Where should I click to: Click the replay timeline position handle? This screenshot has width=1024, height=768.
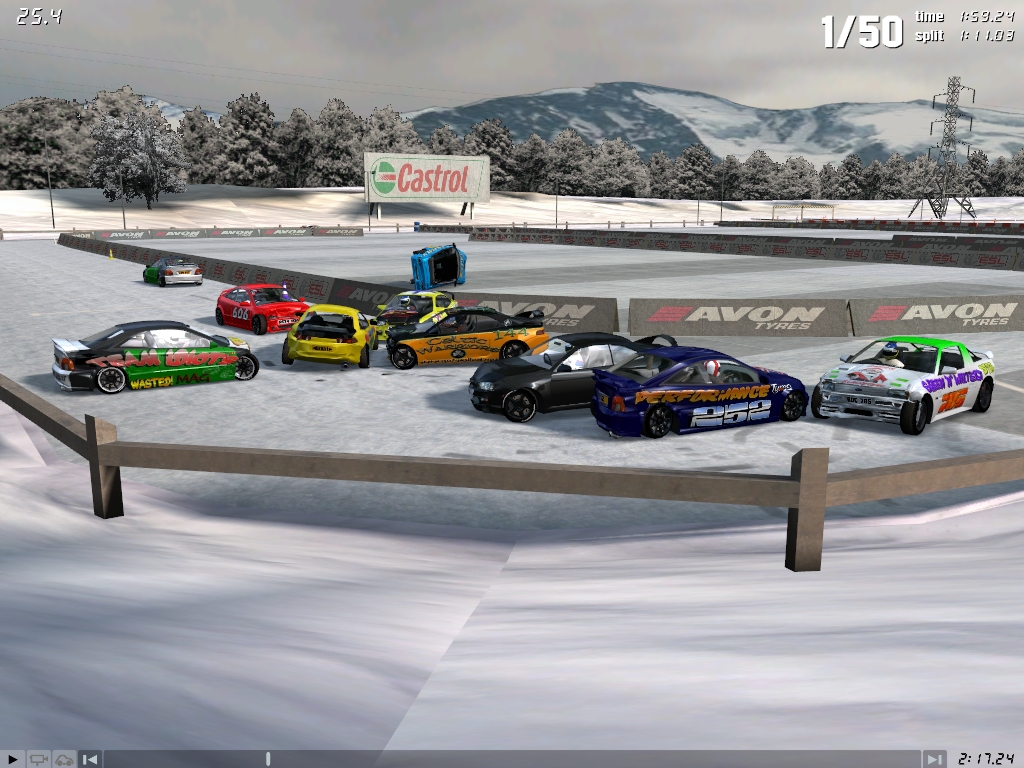click(268, 759)
